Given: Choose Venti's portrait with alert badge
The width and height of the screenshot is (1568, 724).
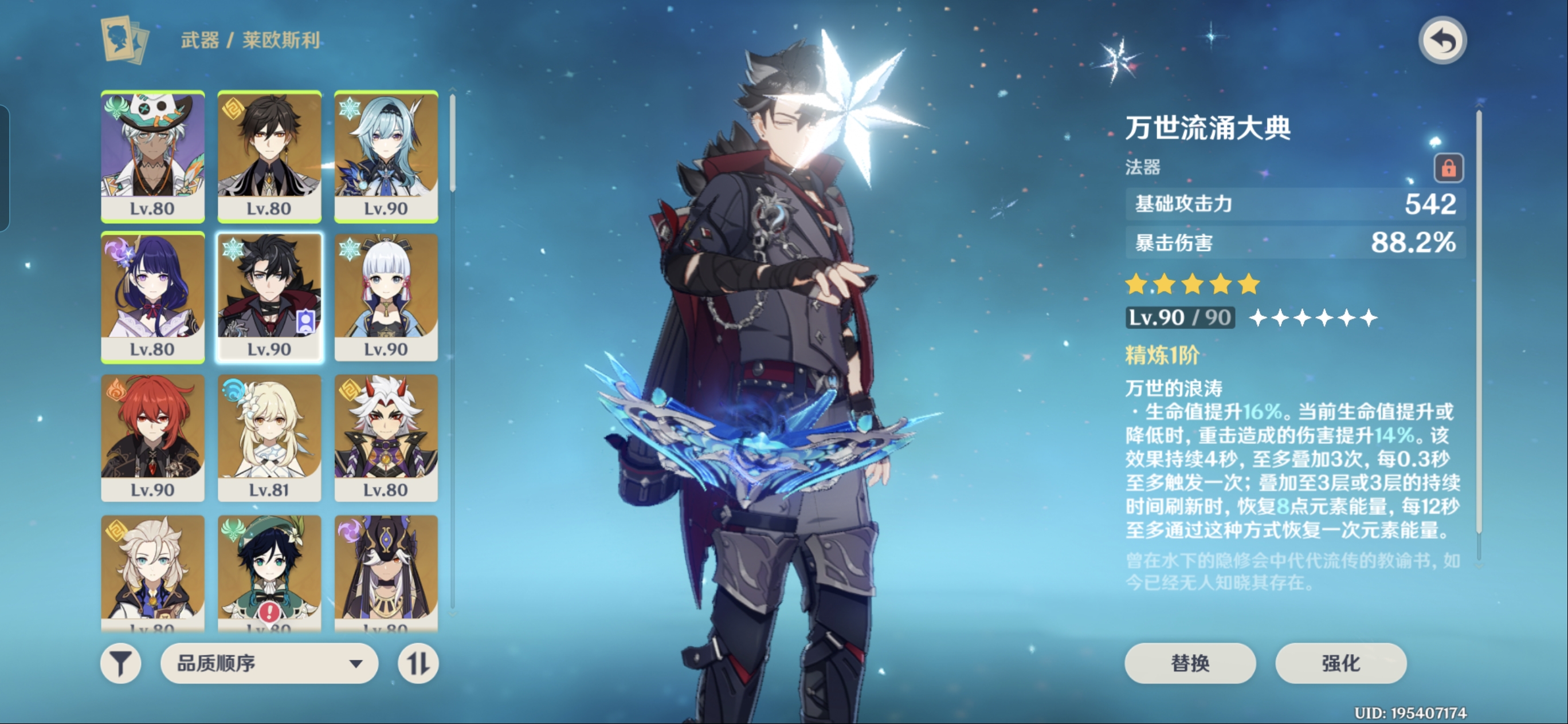Looking at the screenshot, I should point(269,572).
